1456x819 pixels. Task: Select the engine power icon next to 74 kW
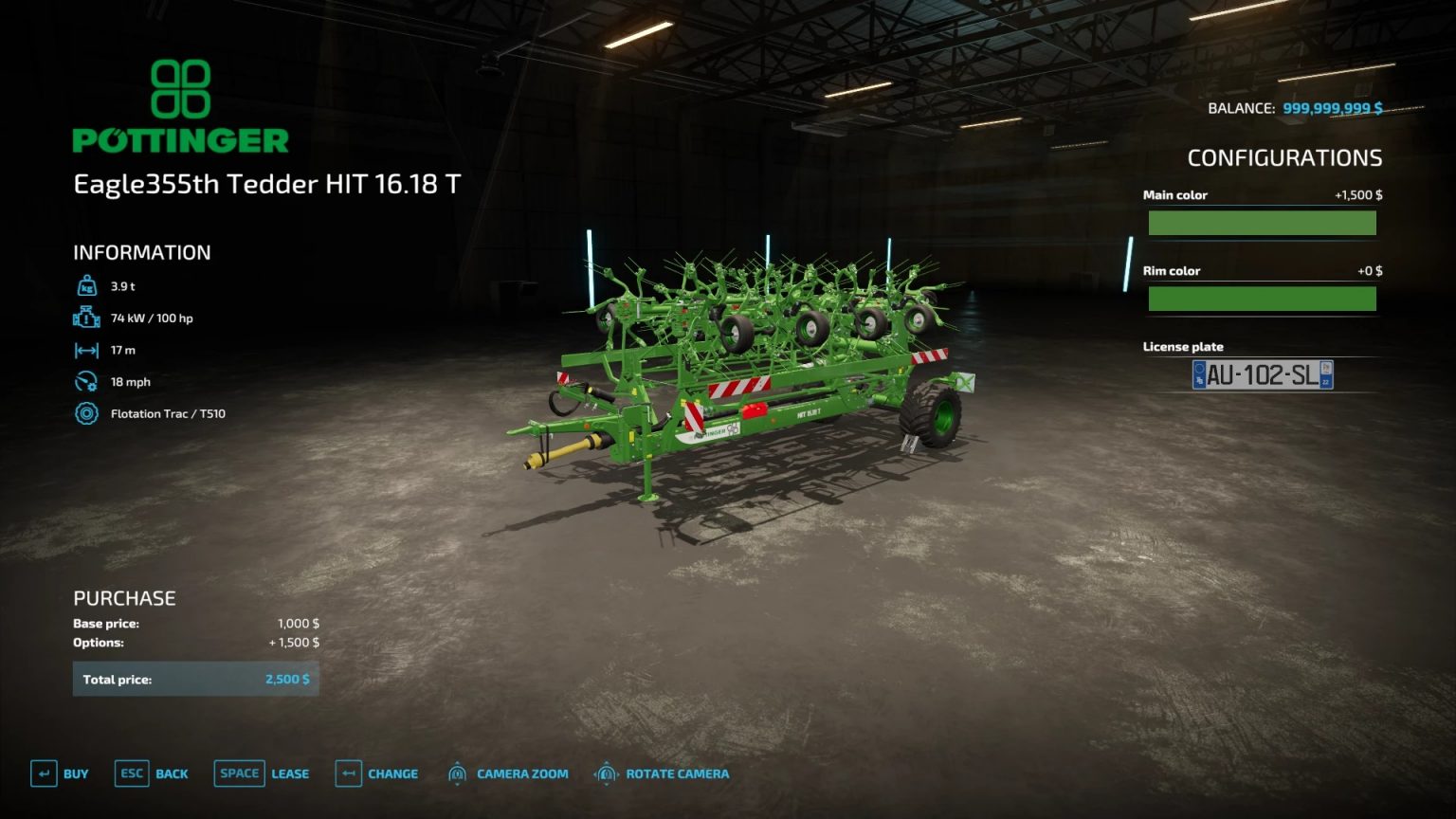coord(86,318)
